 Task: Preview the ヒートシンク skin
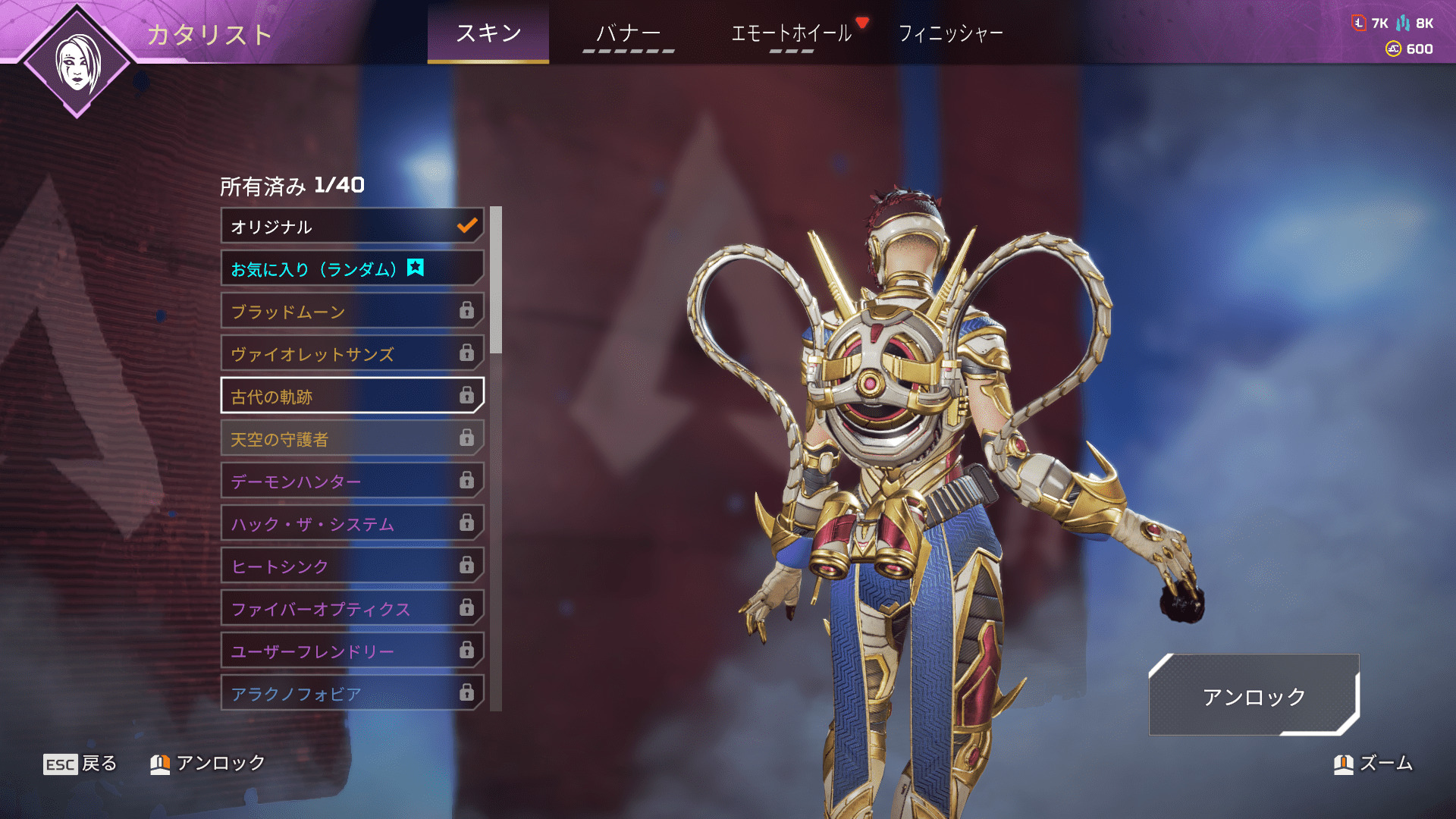pyautogui.click(x=352, y=566)
